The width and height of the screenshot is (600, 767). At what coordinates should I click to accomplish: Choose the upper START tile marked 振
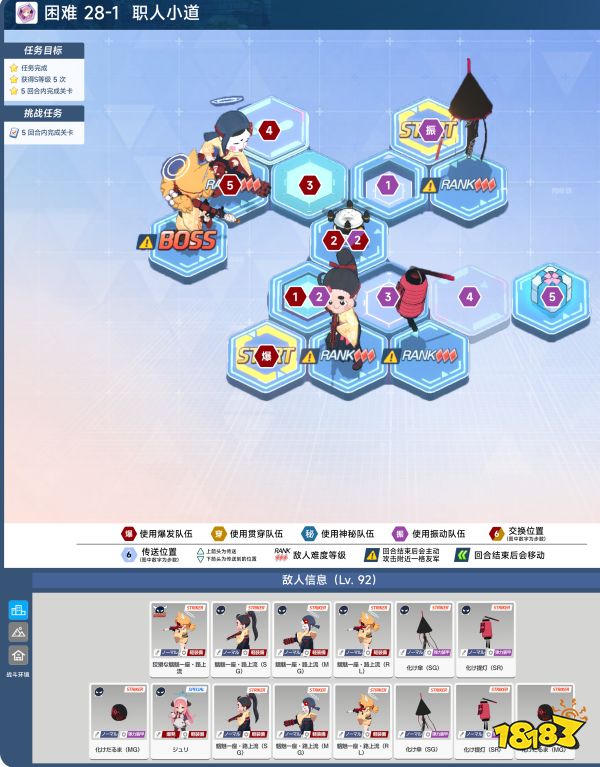tap(430, 130)
